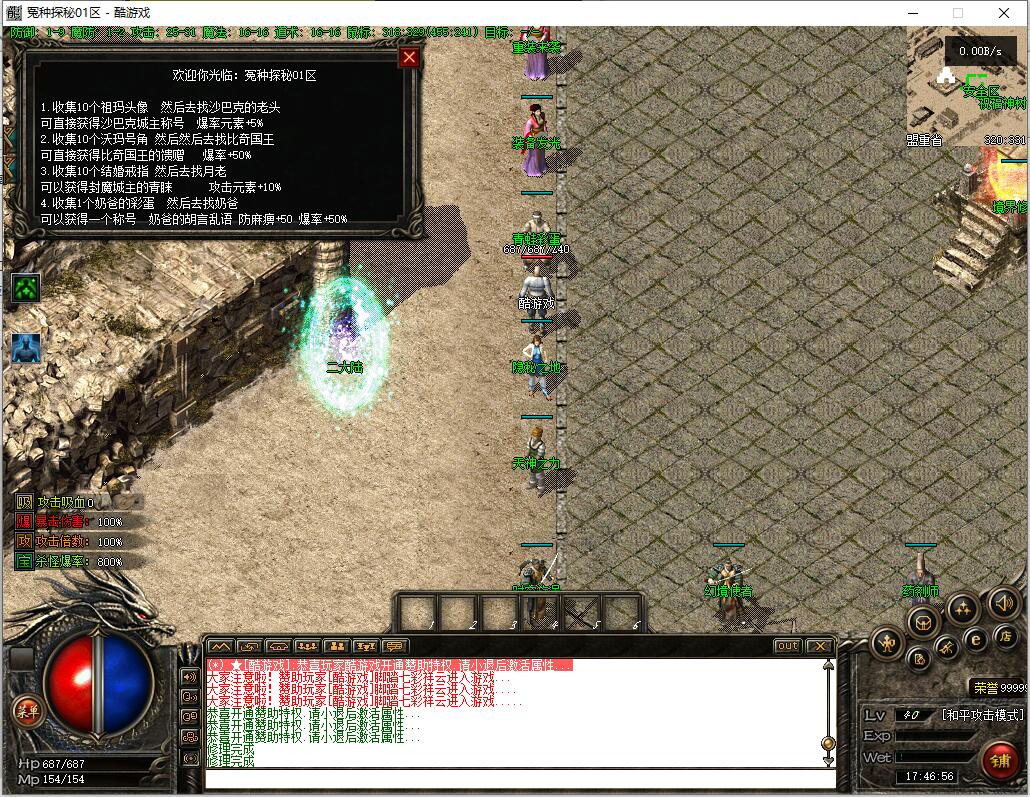Toggle the speaker sound button

(1004, 602)
